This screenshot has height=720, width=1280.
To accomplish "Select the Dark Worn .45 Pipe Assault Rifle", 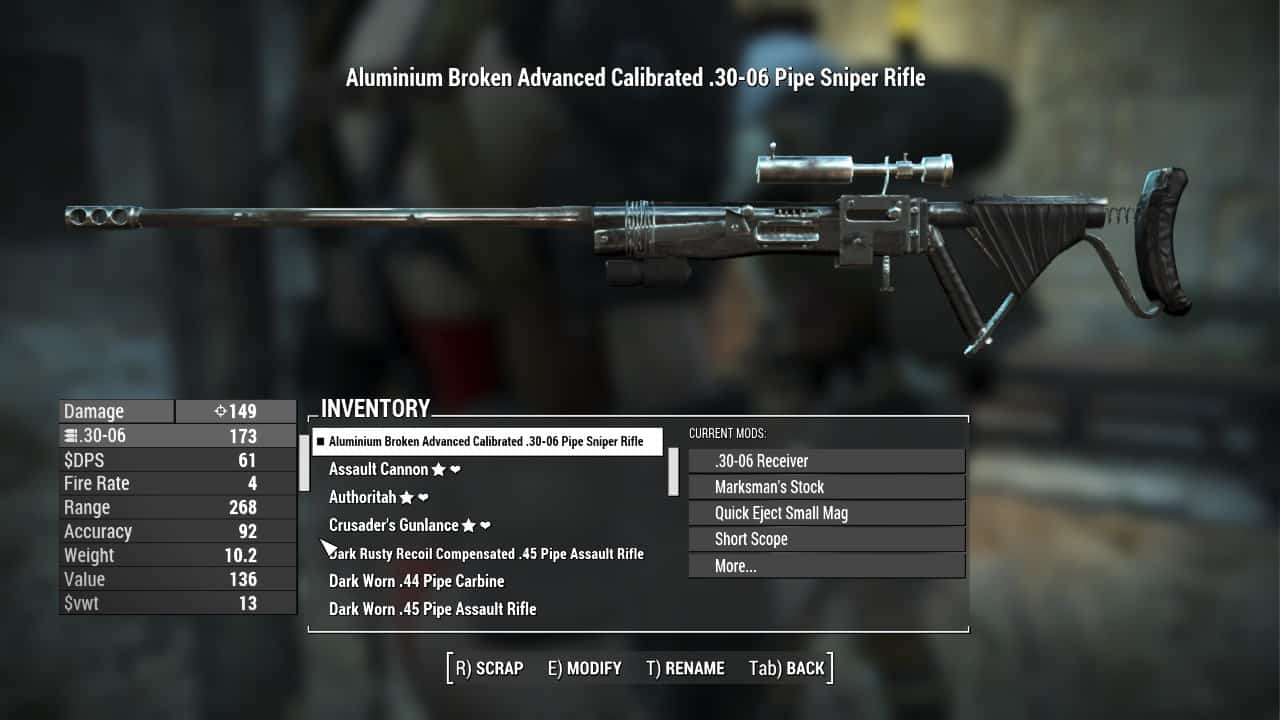I will pyautogui.click(x=432, y=609).
